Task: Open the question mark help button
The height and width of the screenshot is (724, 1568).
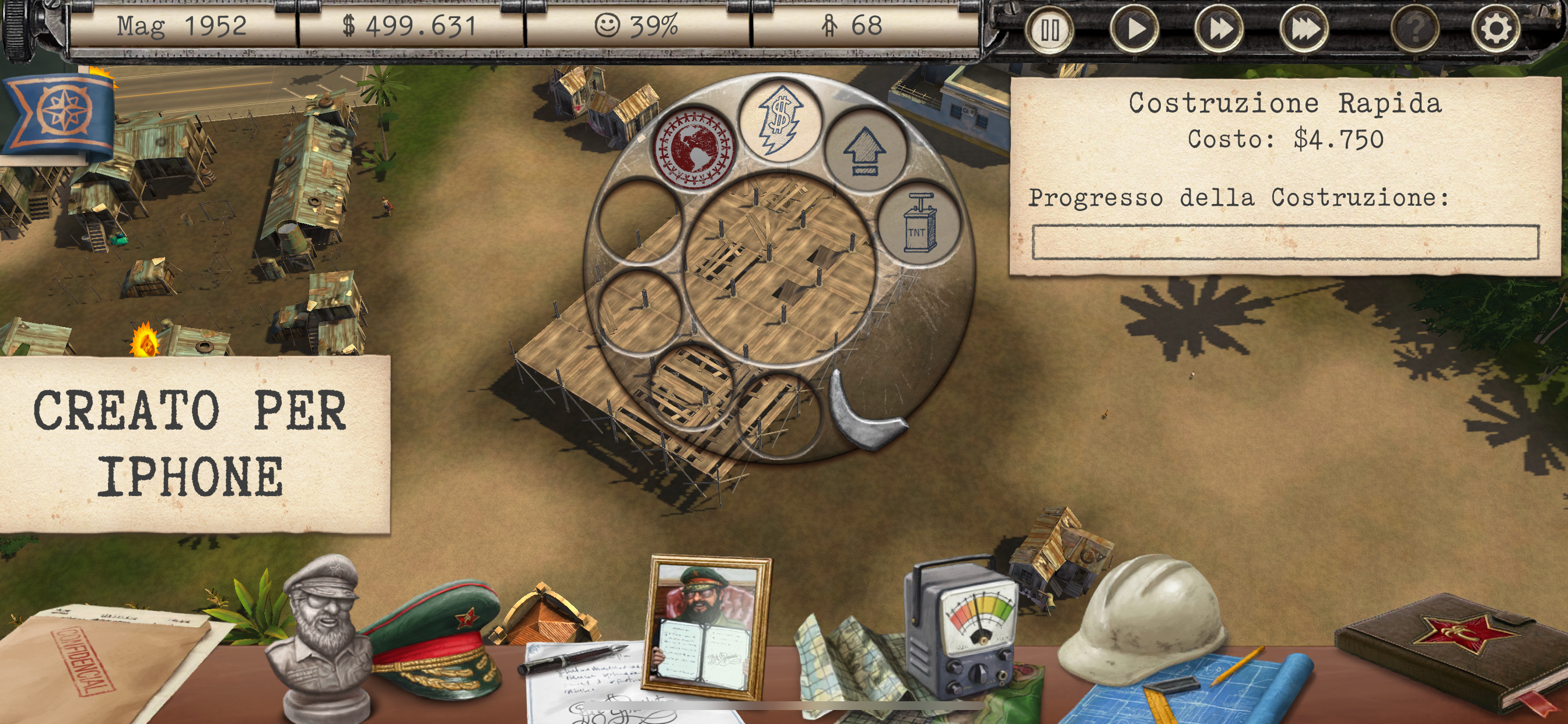Action: [x=1415, y=29]
